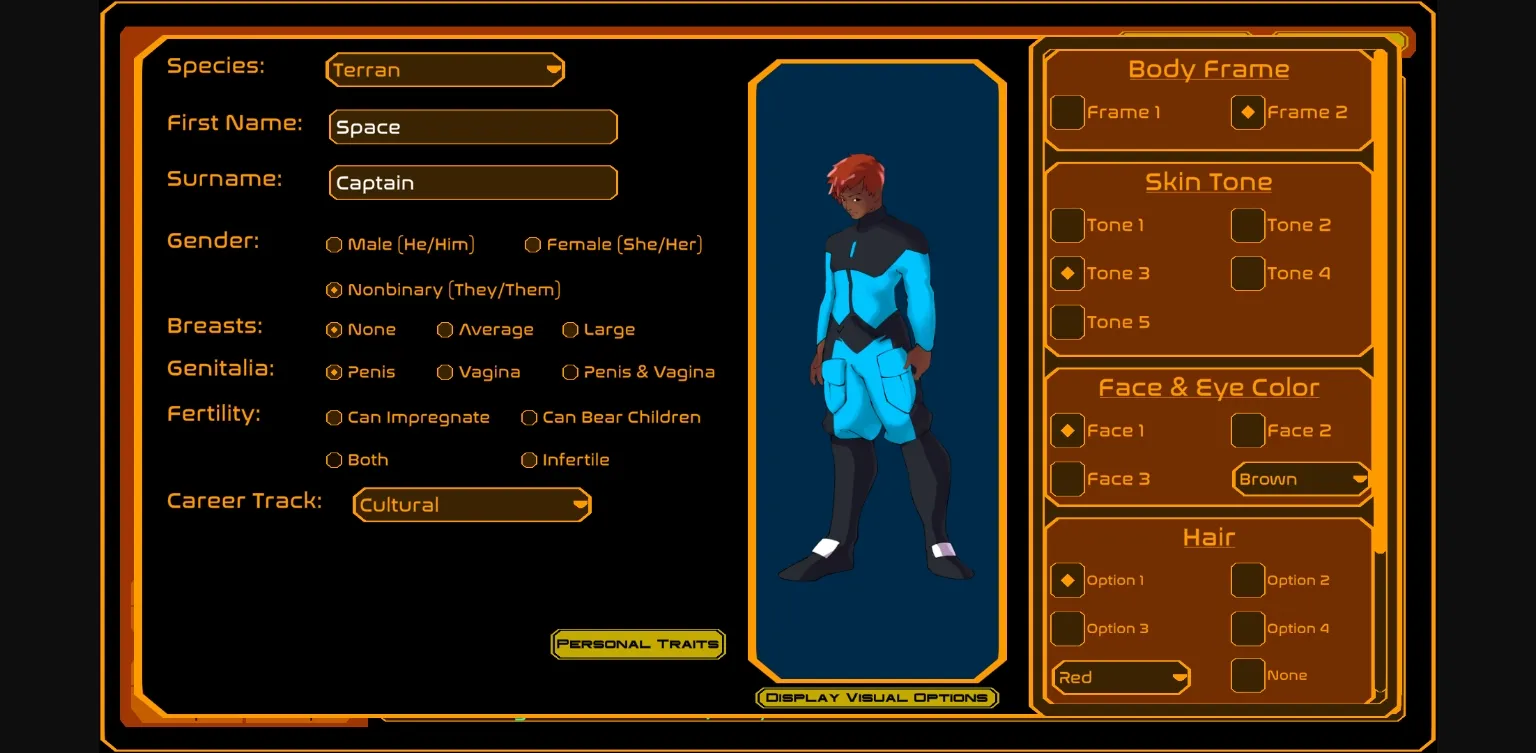Open the eye color dropdown showing Brown
This screenshot has height=753, width=1536.
pos(1300,478)
